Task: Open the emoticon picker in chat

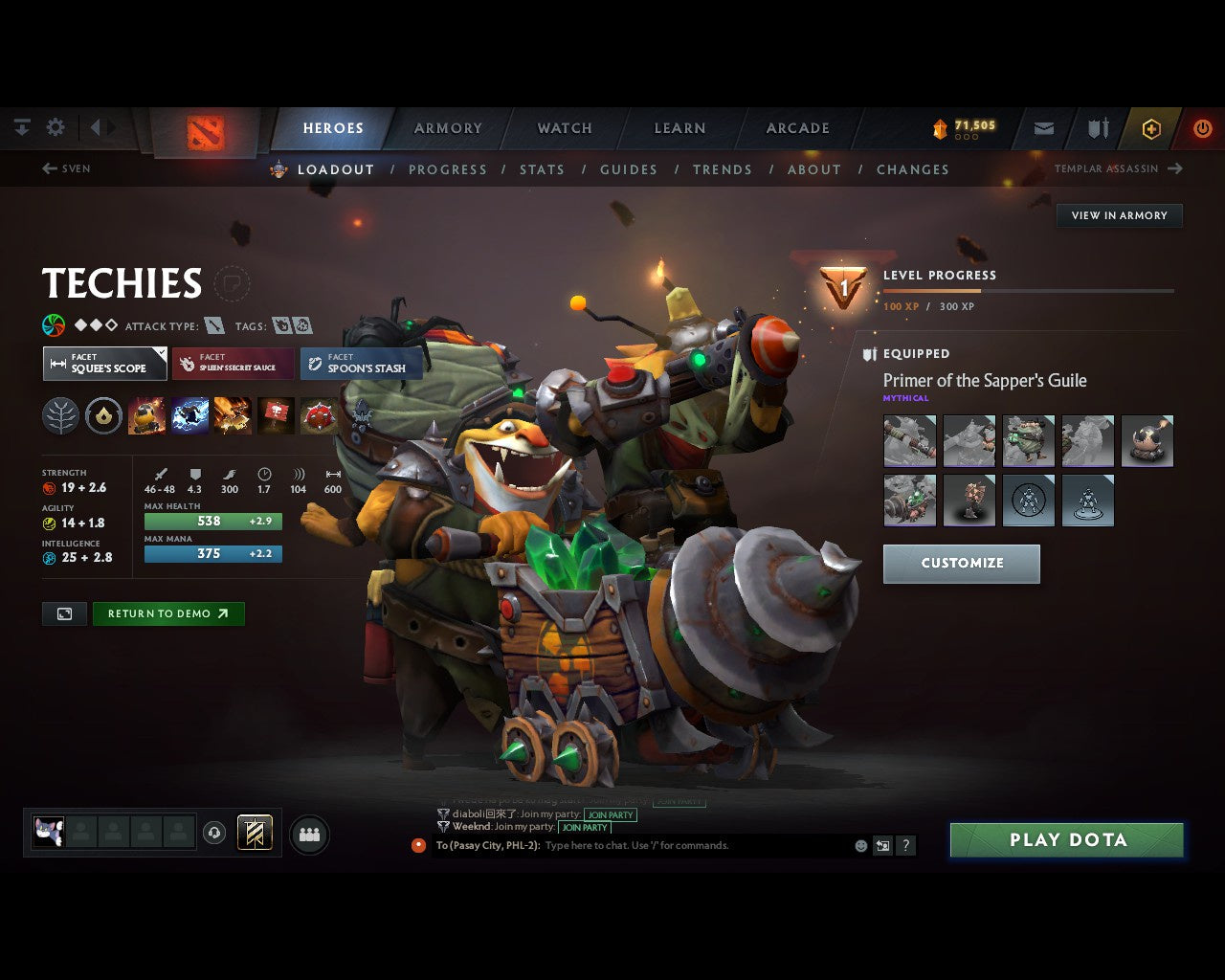Action: click(x=859, y=845)
